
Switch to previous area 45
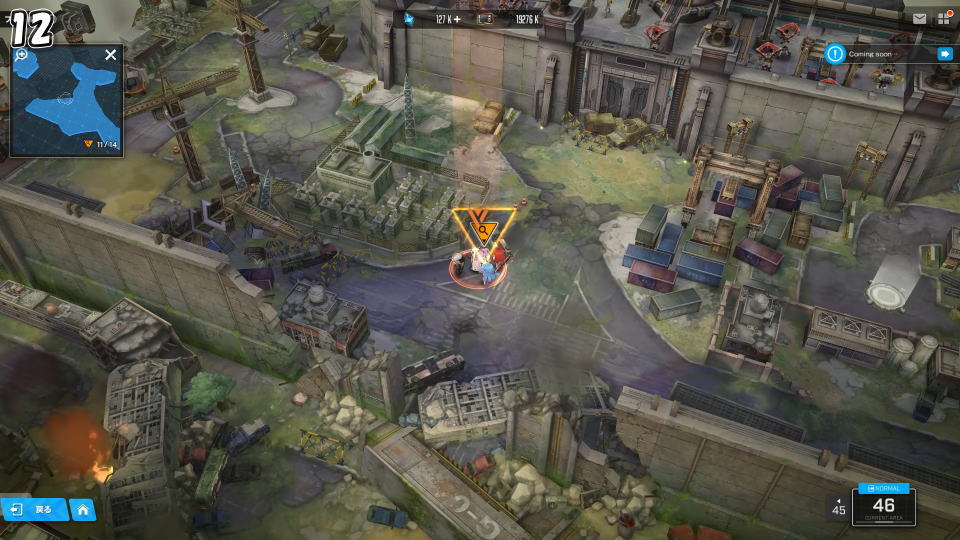pos(838,506)
